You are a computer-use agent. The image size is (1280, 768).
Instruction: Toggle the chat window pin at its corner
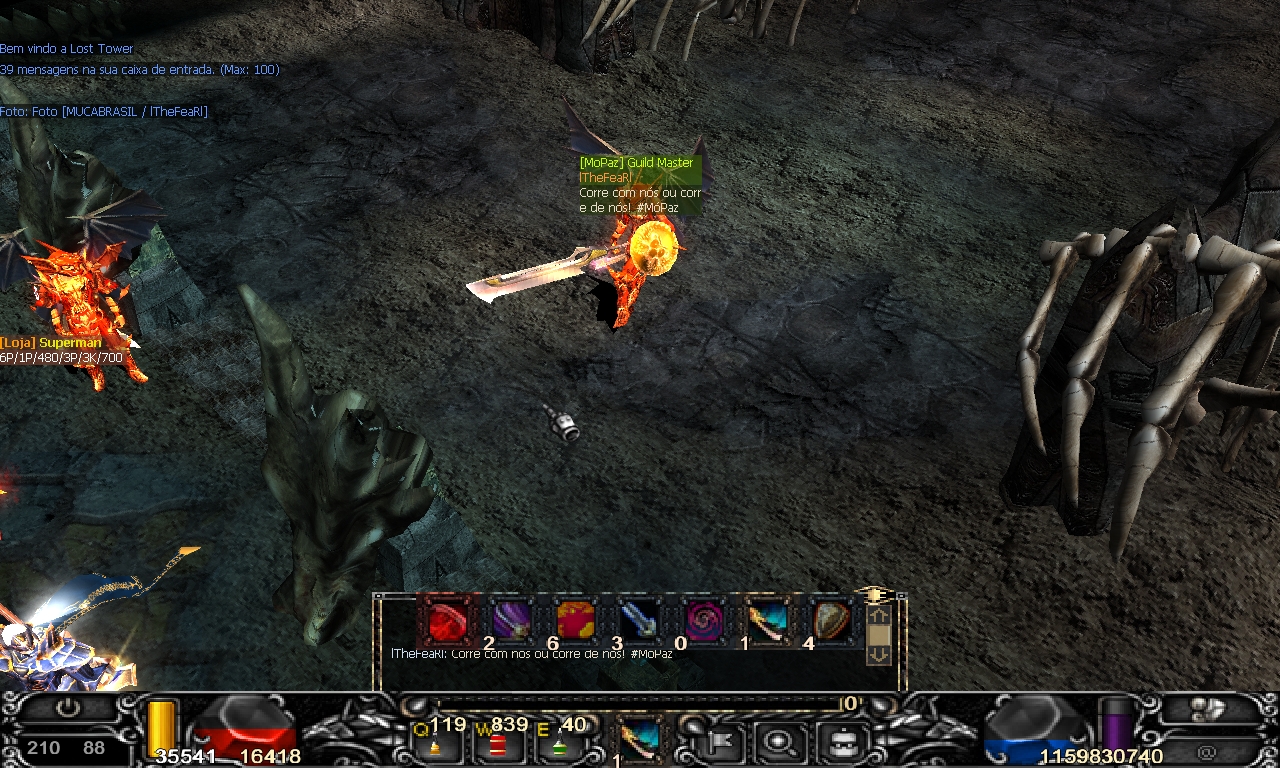pyautogui.click(x=874, y=596)
